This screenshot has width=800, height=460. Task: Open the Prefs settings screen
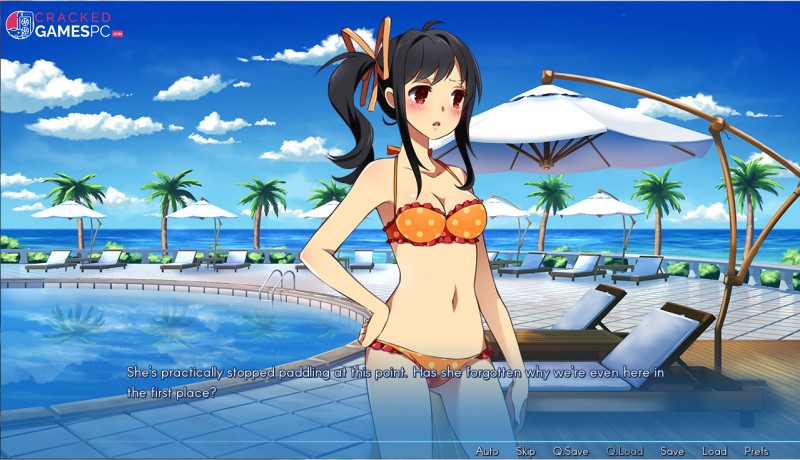[757, 451]
